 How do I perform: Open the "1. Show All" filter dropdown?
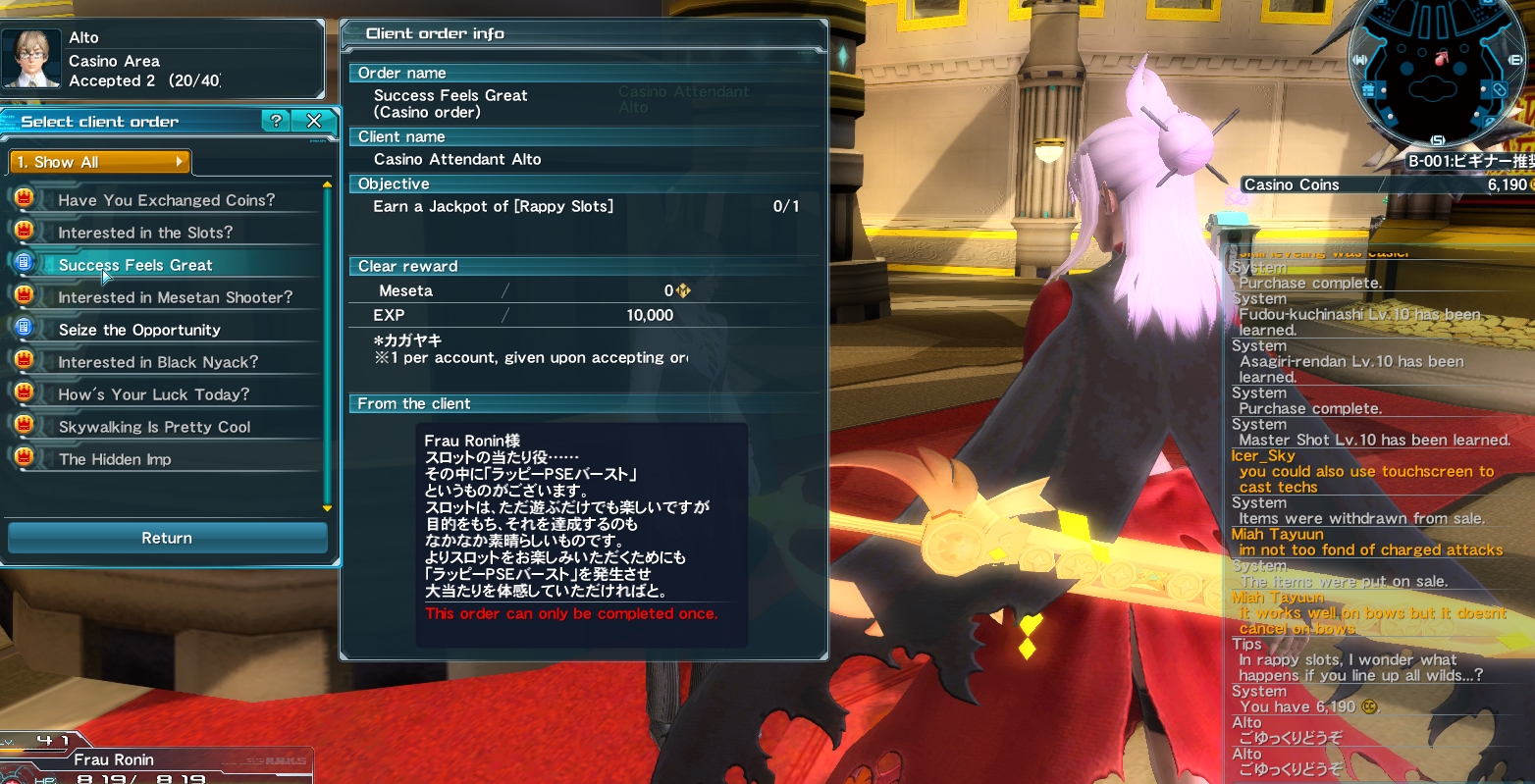(x=98, y=162)
